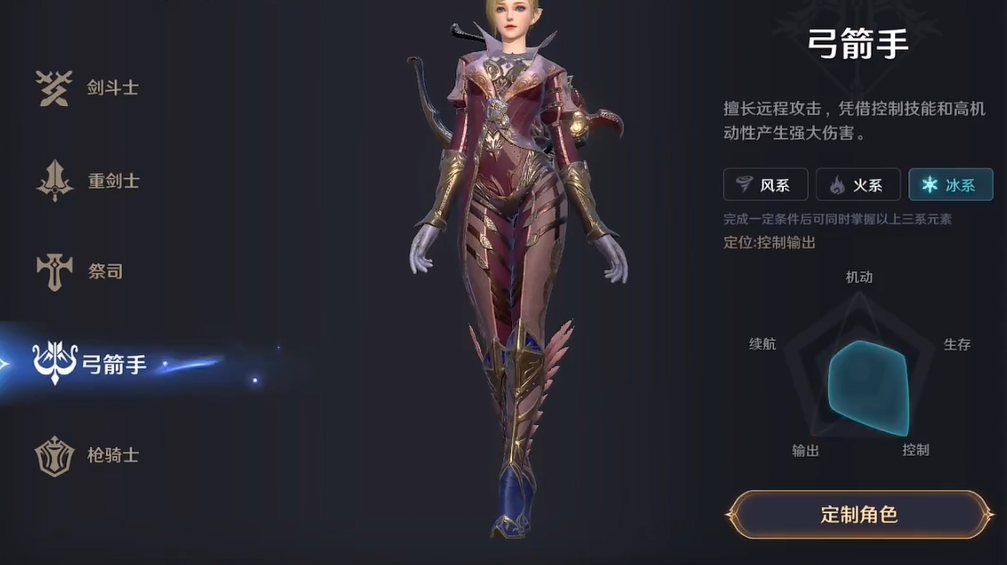Select the 剑斗士 class

(89, 88)
